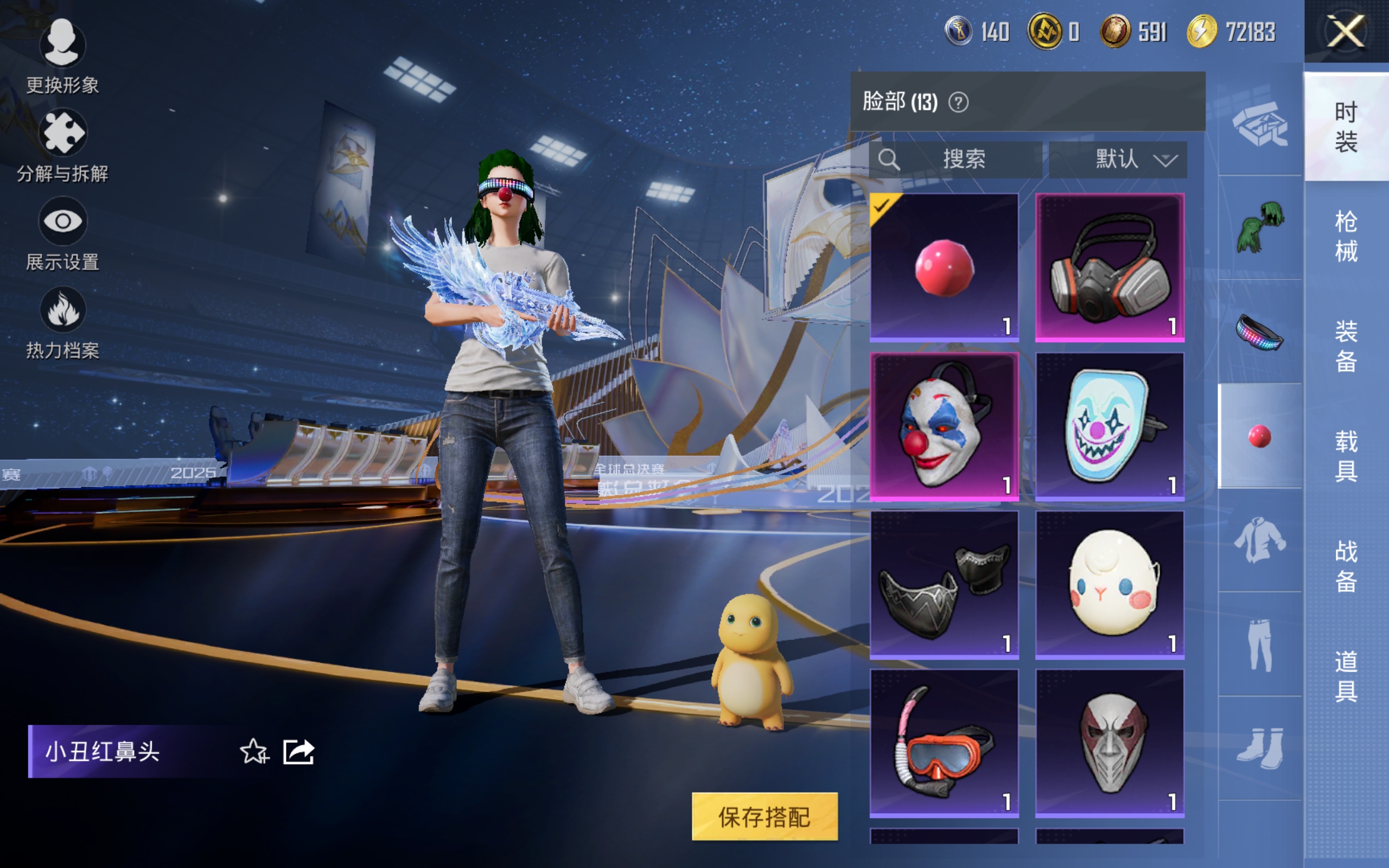Viewport: 1389px width, 868px height.
Task: Open the green hair headwear category
Action: point(1259,227)
